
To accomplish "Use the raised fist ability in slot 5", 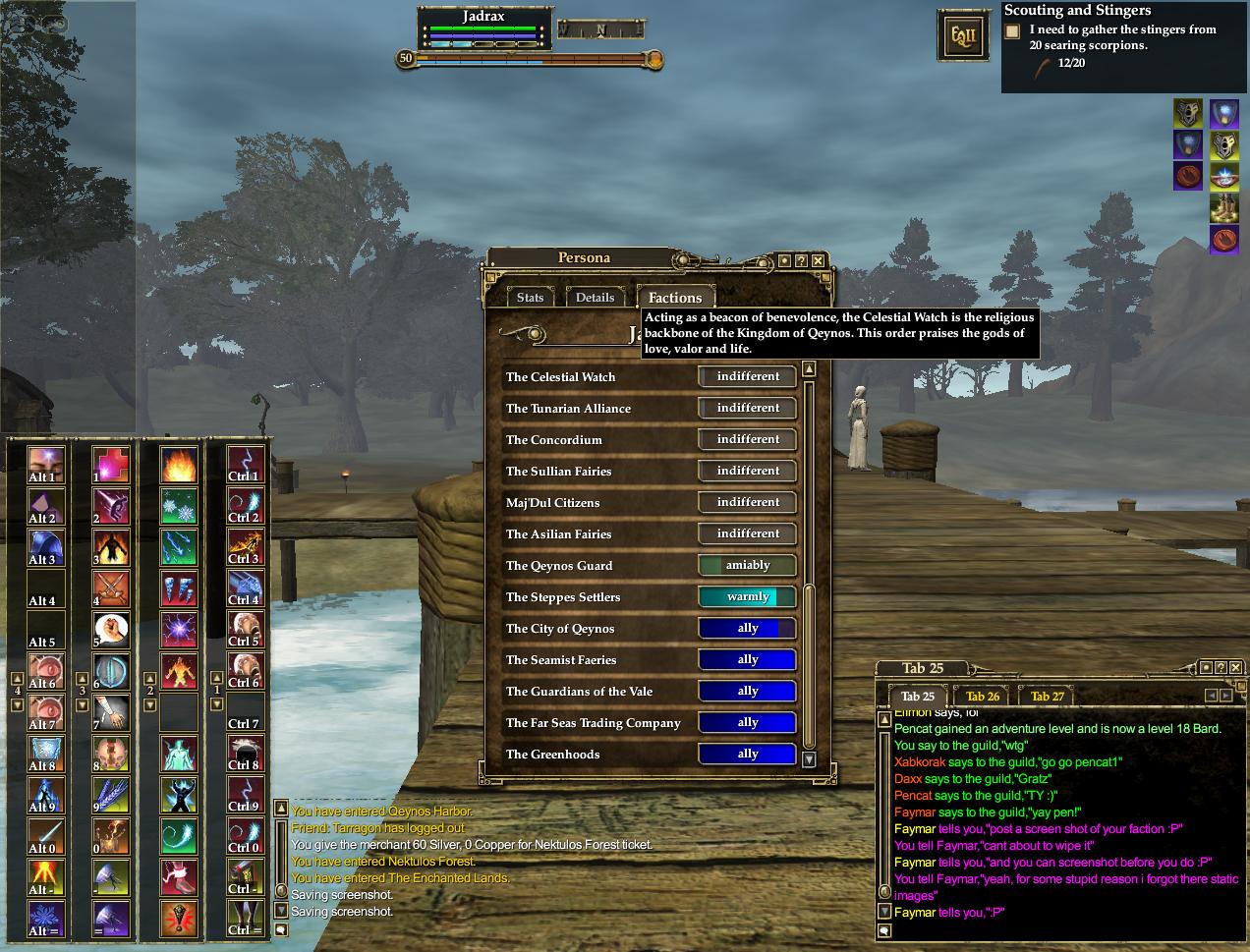I will [x=111, y=629].
